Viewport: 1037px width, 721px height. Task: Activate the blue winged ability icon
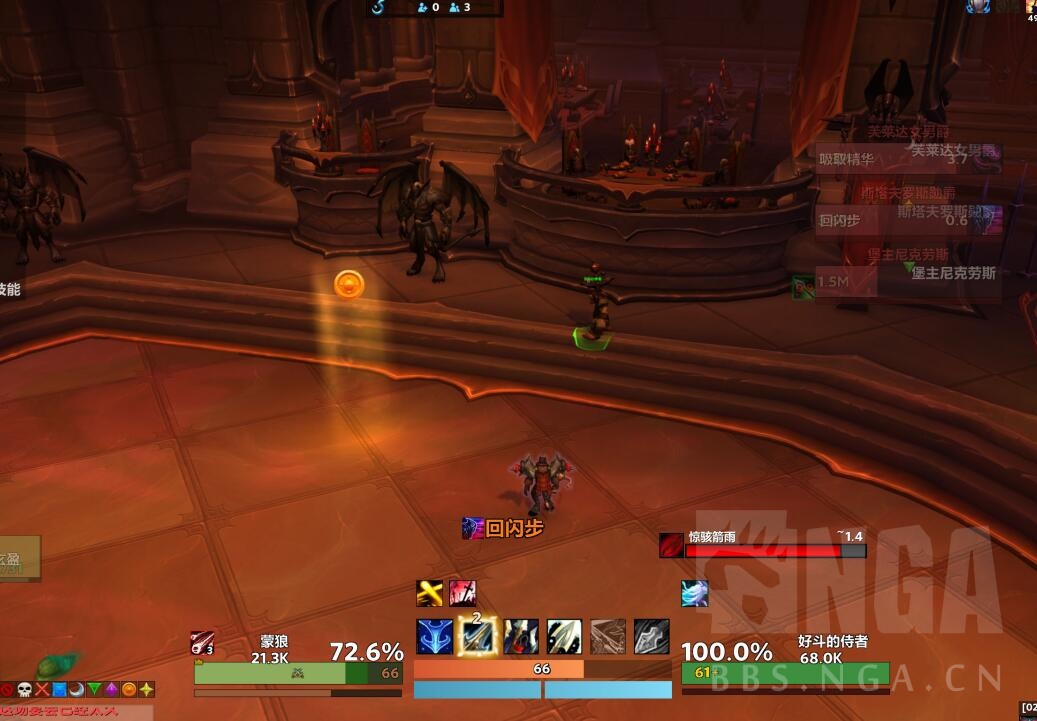click(434, 637)
